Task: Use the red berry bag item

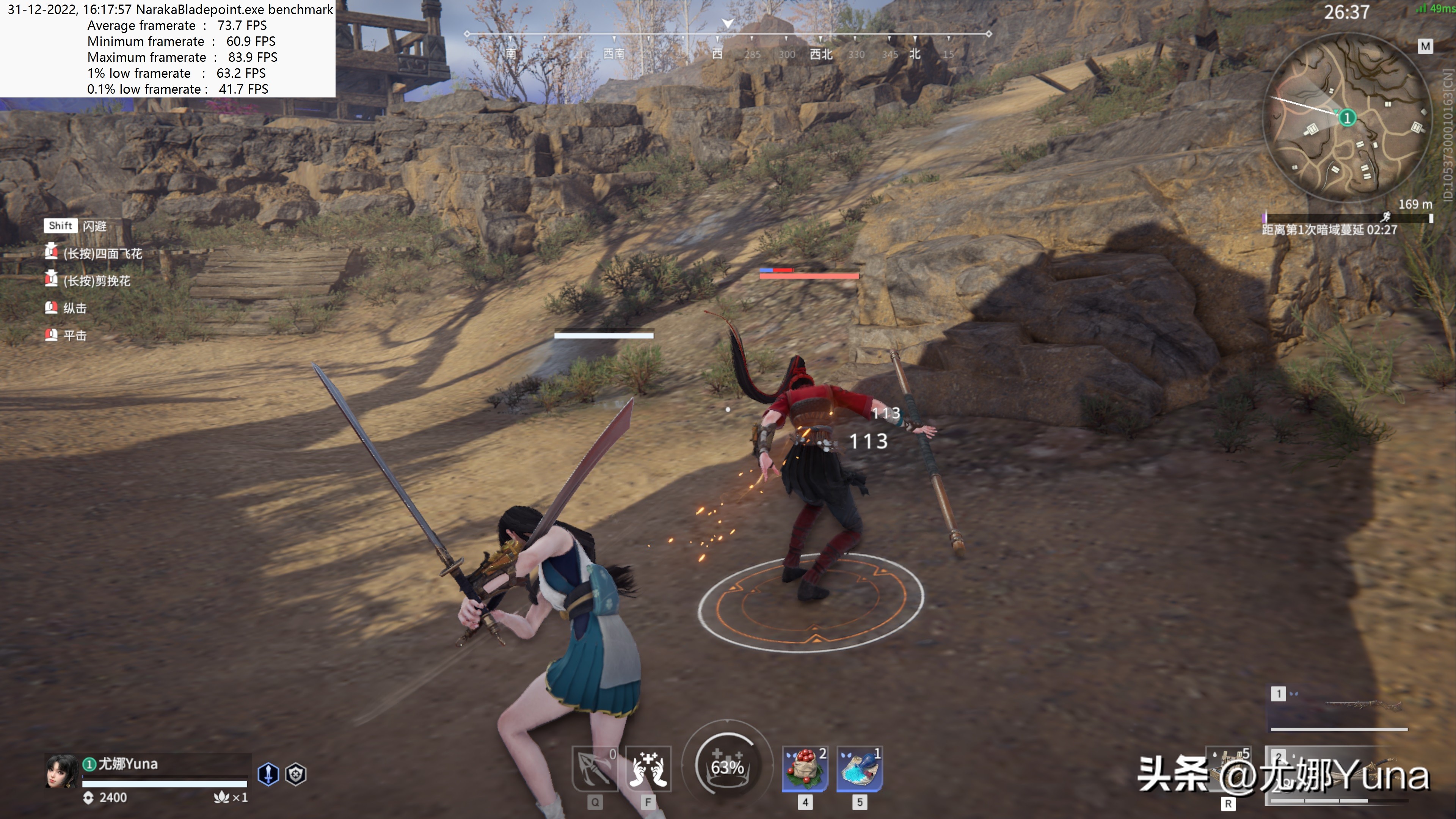Action: (x=805, y=768)
